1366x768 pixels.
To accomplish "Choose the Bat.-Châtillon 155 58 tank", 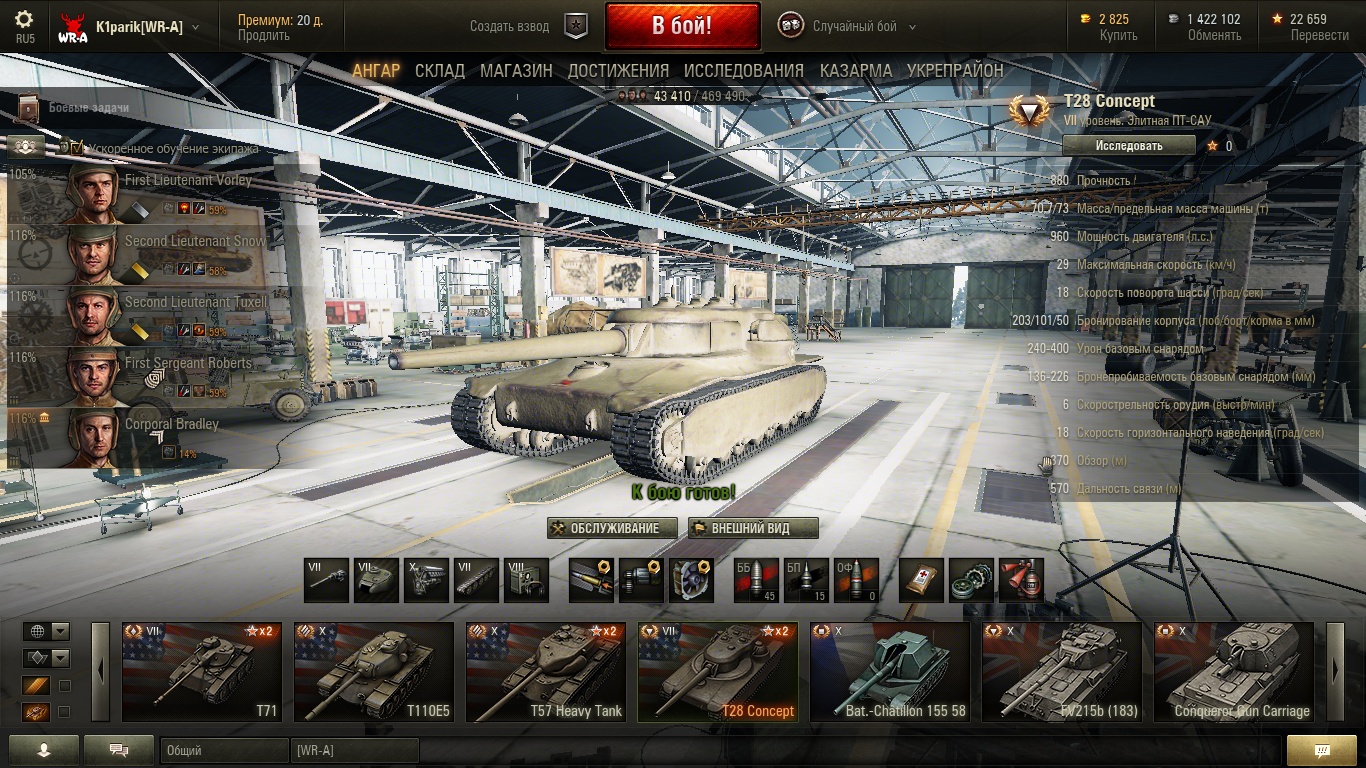I will tap(890, 672).
